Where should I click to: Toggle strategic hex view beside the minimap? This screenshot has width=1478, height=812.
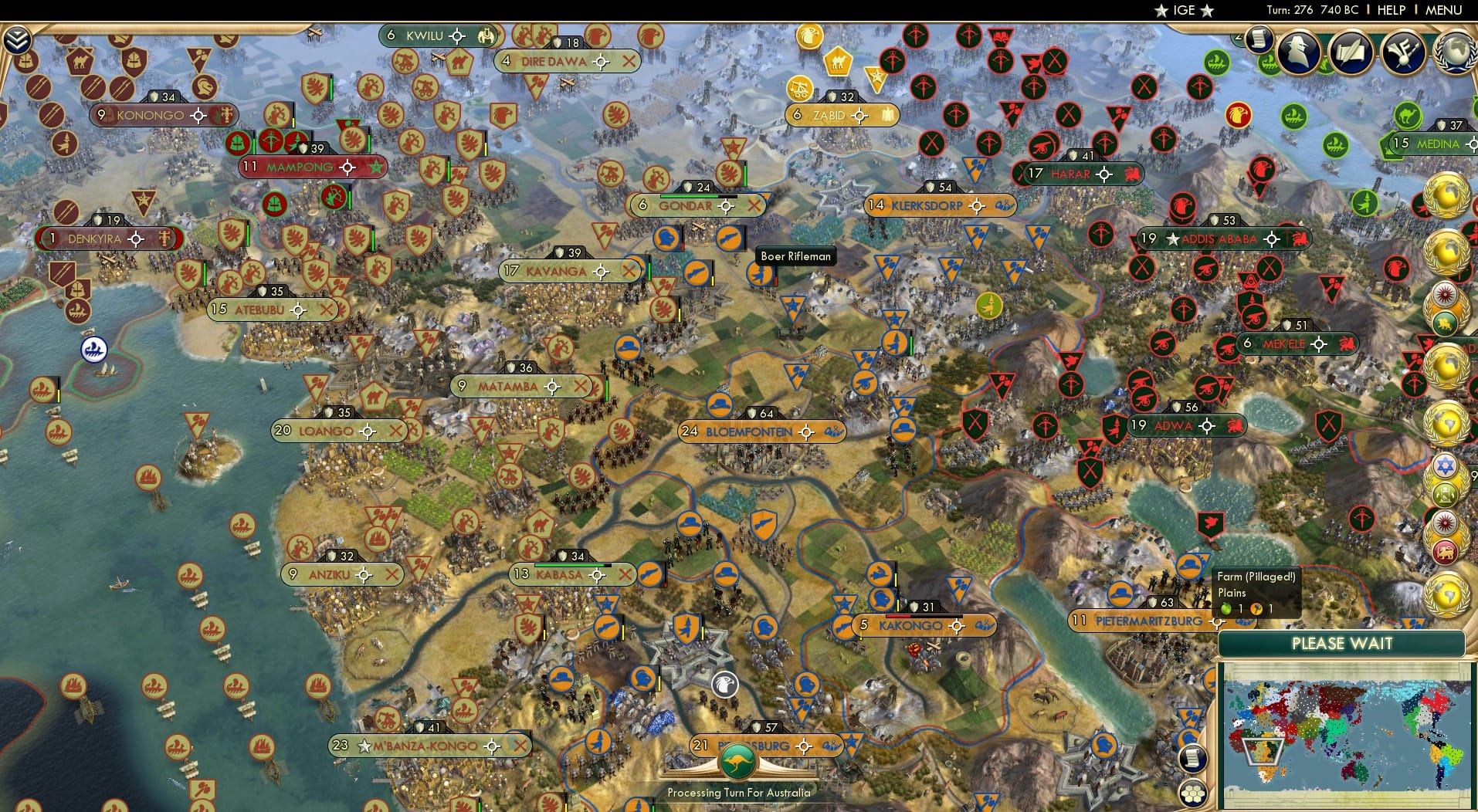coord(1194,792)
